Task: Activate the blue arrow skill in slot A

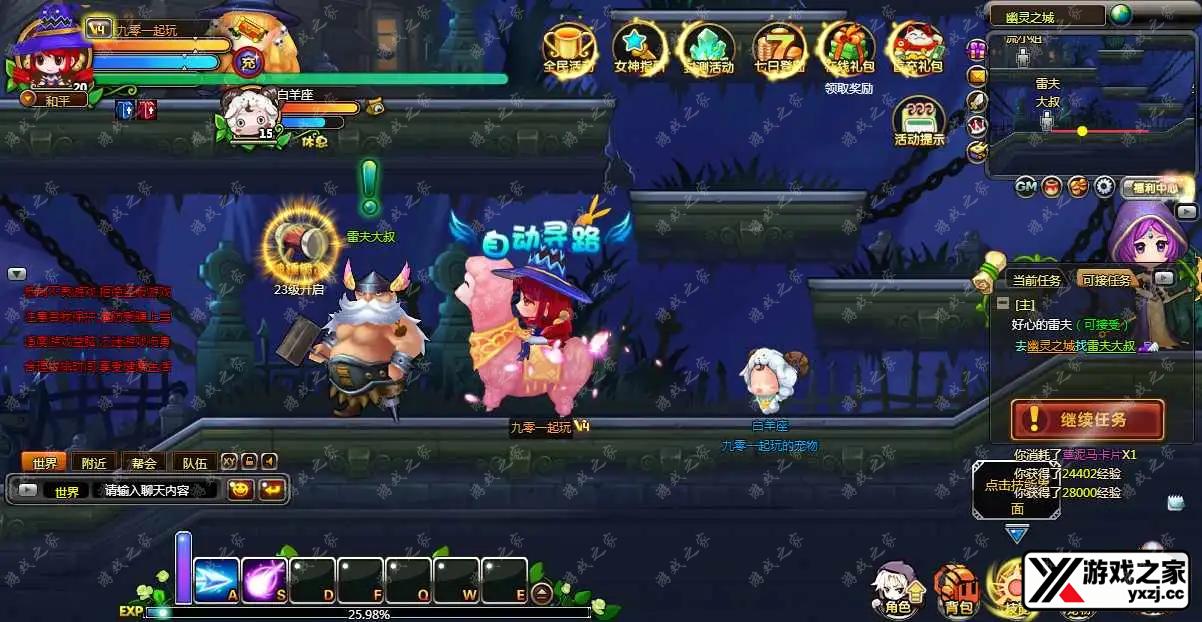Action: click(216, 579)
